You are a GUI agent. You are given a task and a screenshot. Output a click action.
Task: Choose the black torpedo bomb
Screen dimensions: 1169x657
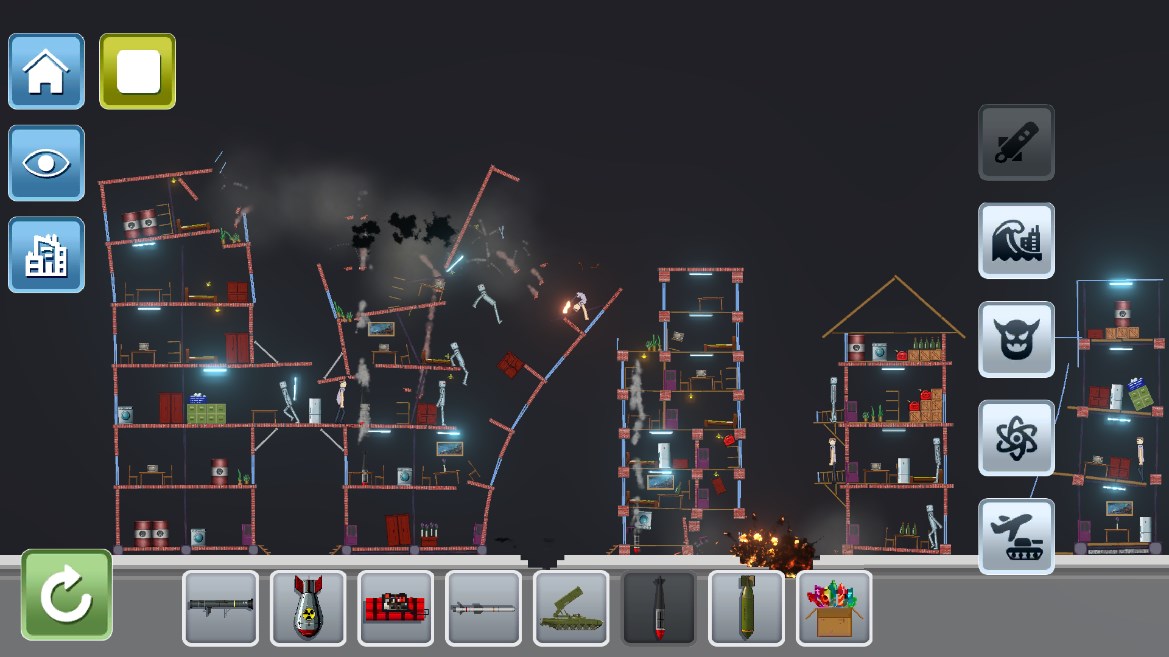pyautogui.click(x=659, y=608)
